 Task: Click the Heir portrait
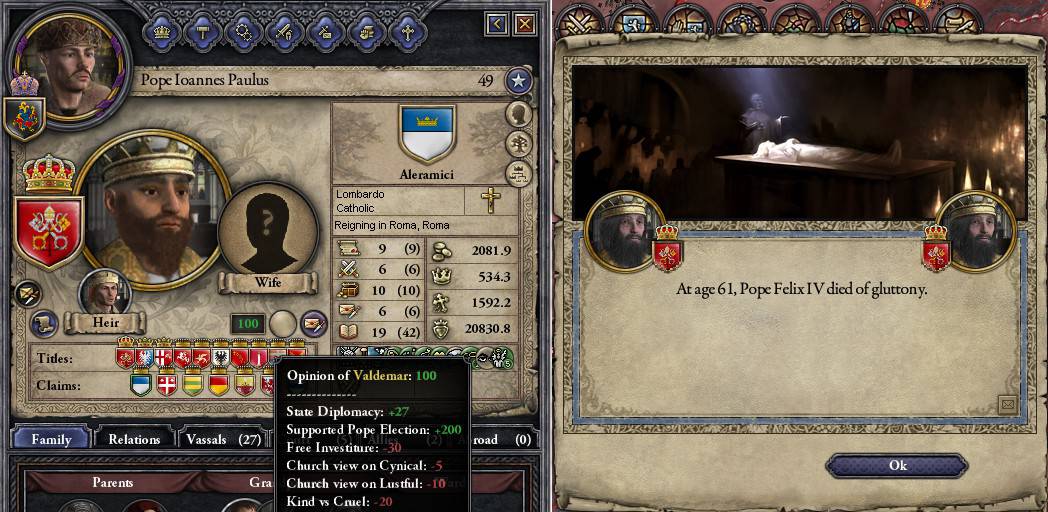105,292
